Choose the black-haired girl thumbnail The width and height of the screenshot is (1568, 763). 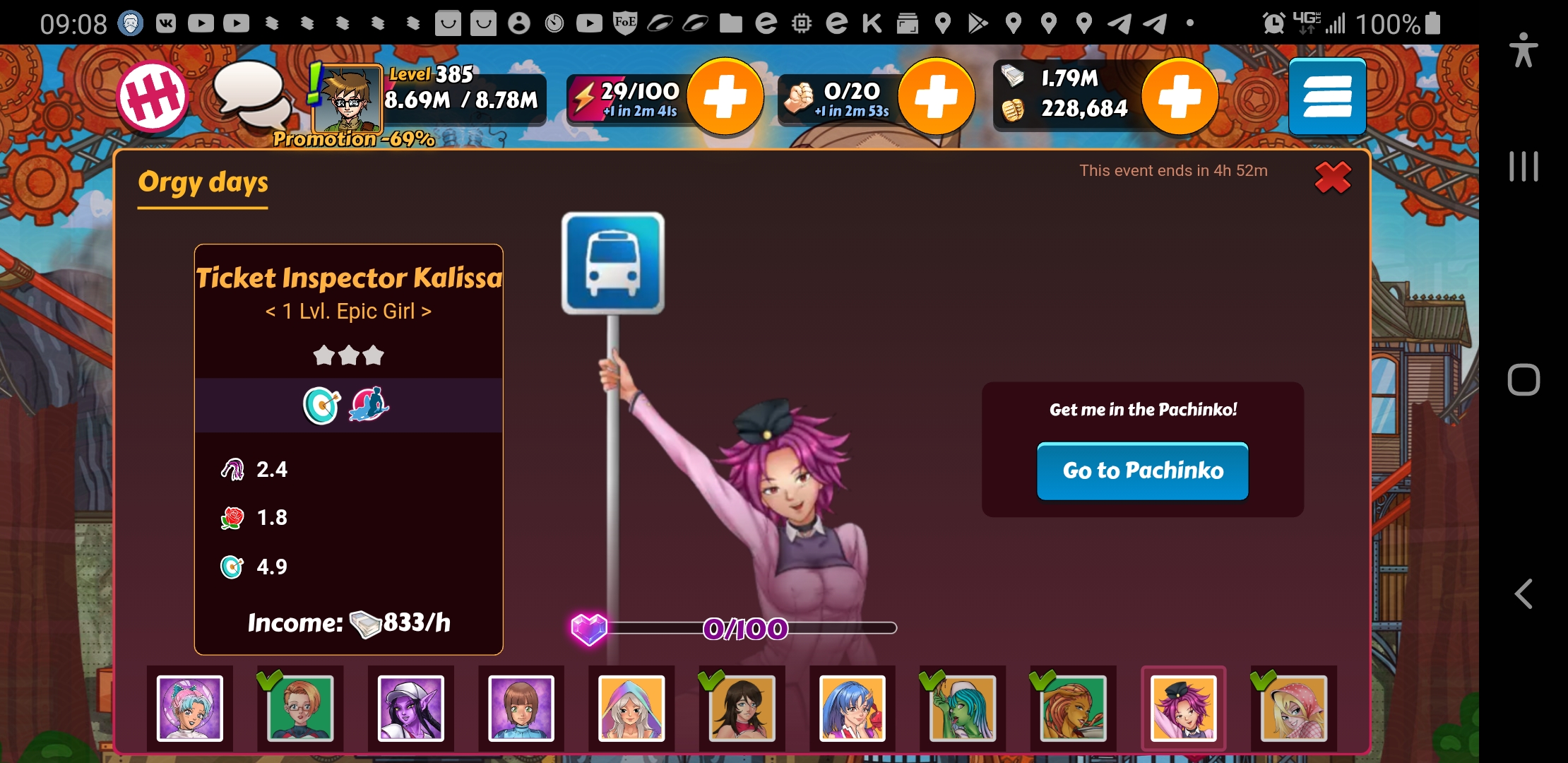pos(742,708)
